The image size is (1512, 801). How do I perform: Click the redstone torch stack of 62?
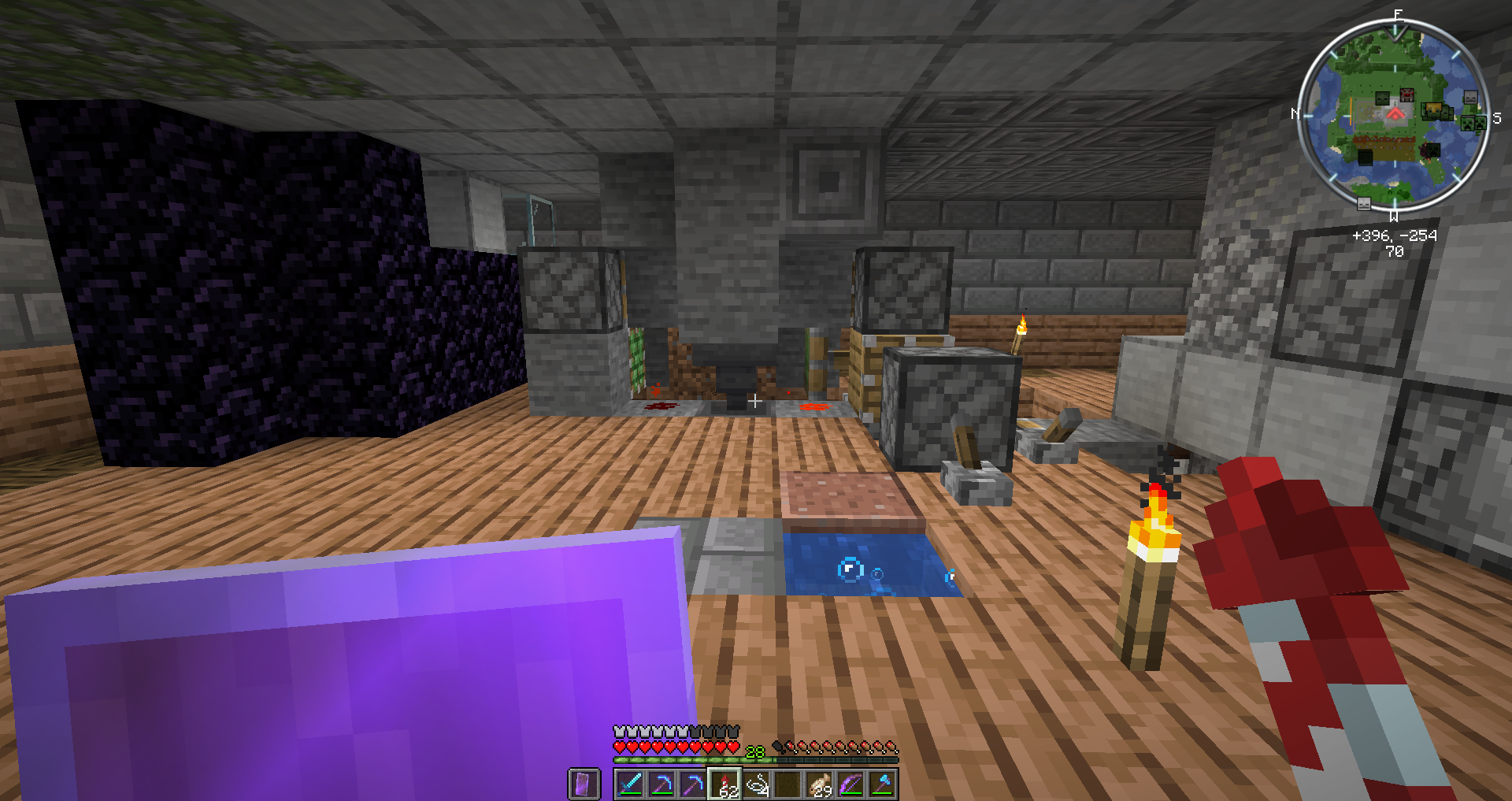[724, 782]
